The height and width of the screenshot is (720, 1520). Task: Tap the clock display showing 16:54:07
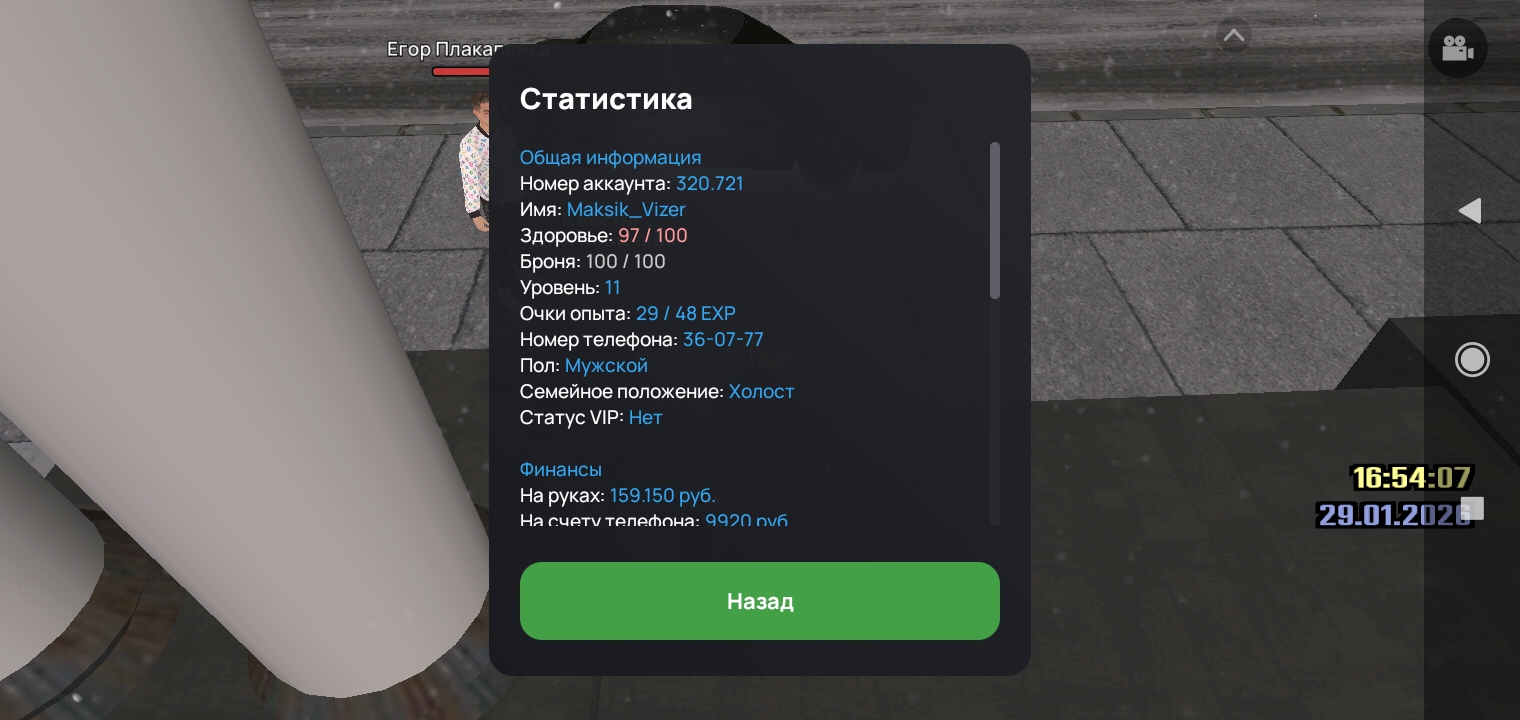pos(1411,478)
